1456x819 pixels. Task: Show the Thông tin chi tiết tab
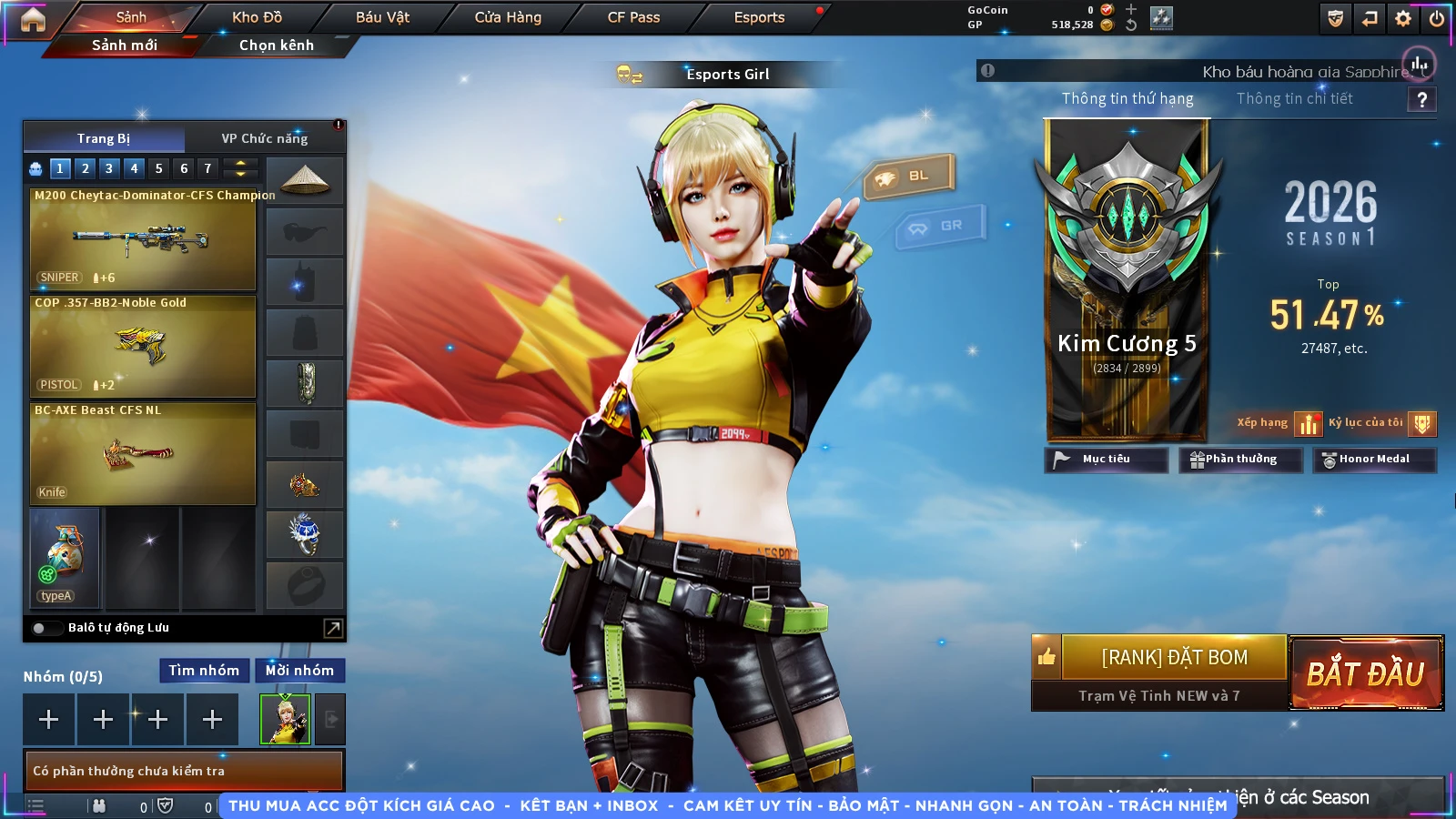(x=1294, y=98)
